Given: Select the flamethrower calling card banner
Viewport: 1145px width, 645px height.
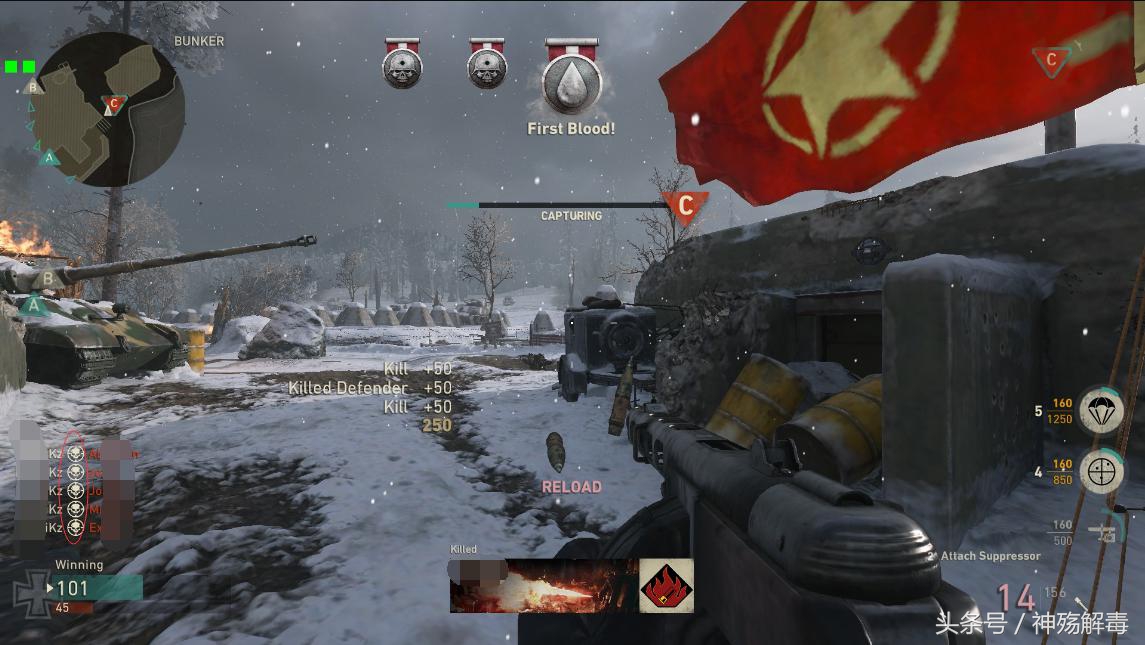Looking at the screenshot, I should point(544,586).
